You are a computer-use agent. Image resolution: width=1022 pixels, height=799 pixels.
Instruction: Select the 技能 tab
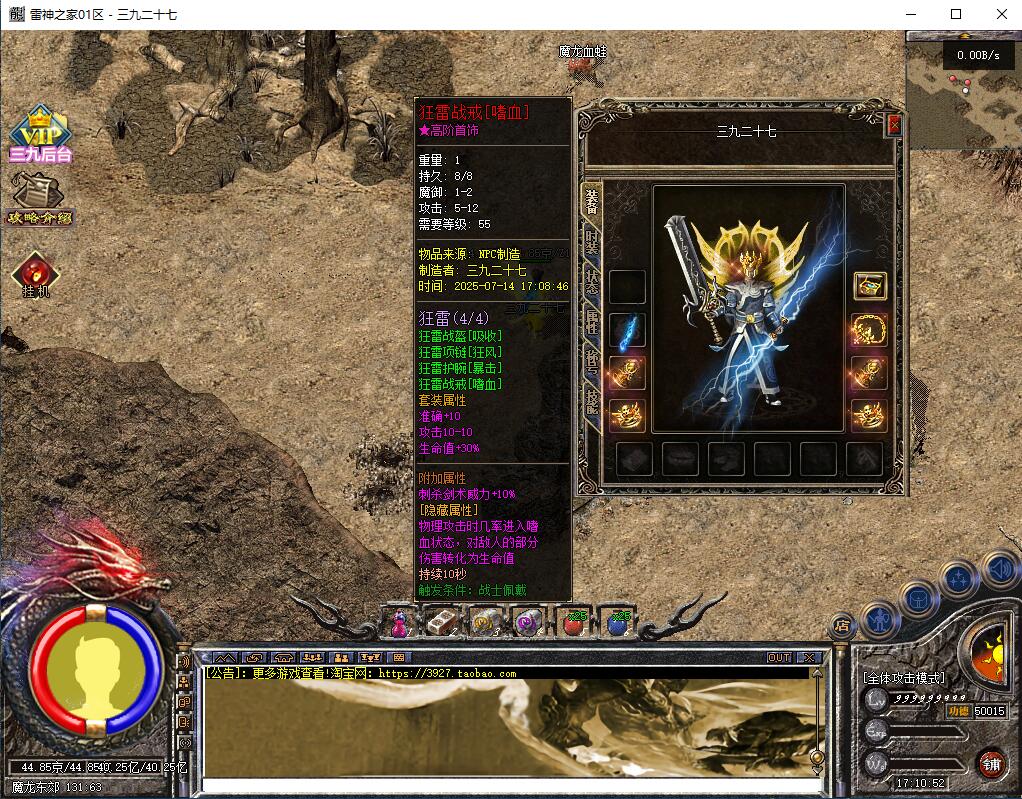click(592, 402)
